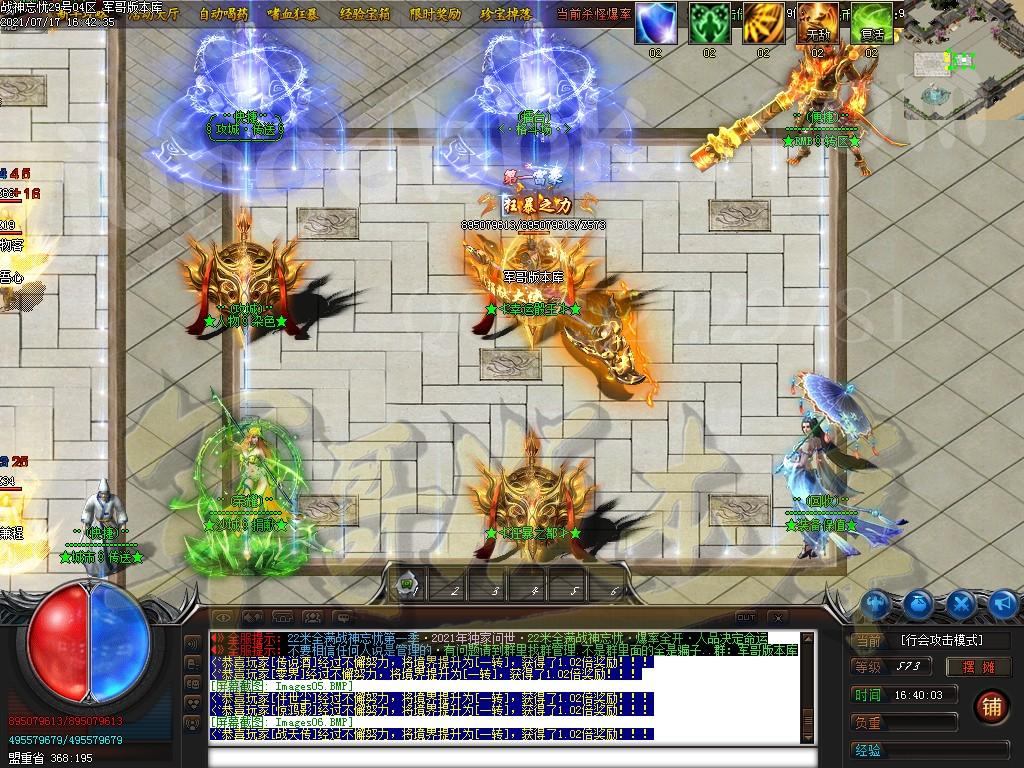Open the character figure round blue button
Viewport: 1024px width, 768px height.
point(877,603)
